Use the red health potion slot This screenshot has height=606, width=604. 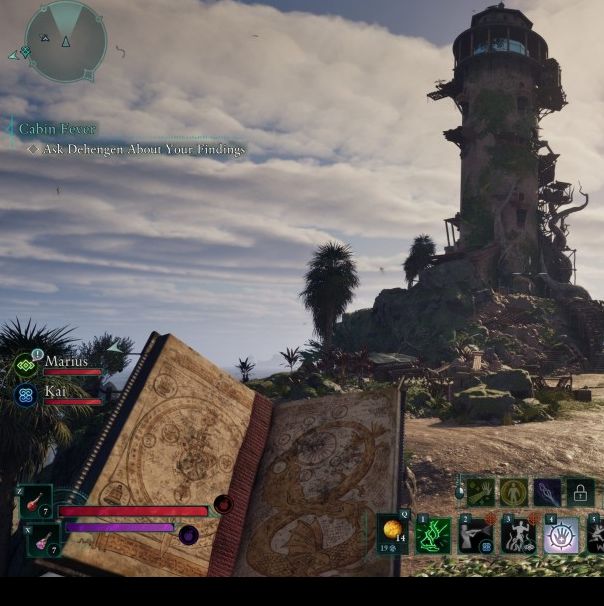36,502
